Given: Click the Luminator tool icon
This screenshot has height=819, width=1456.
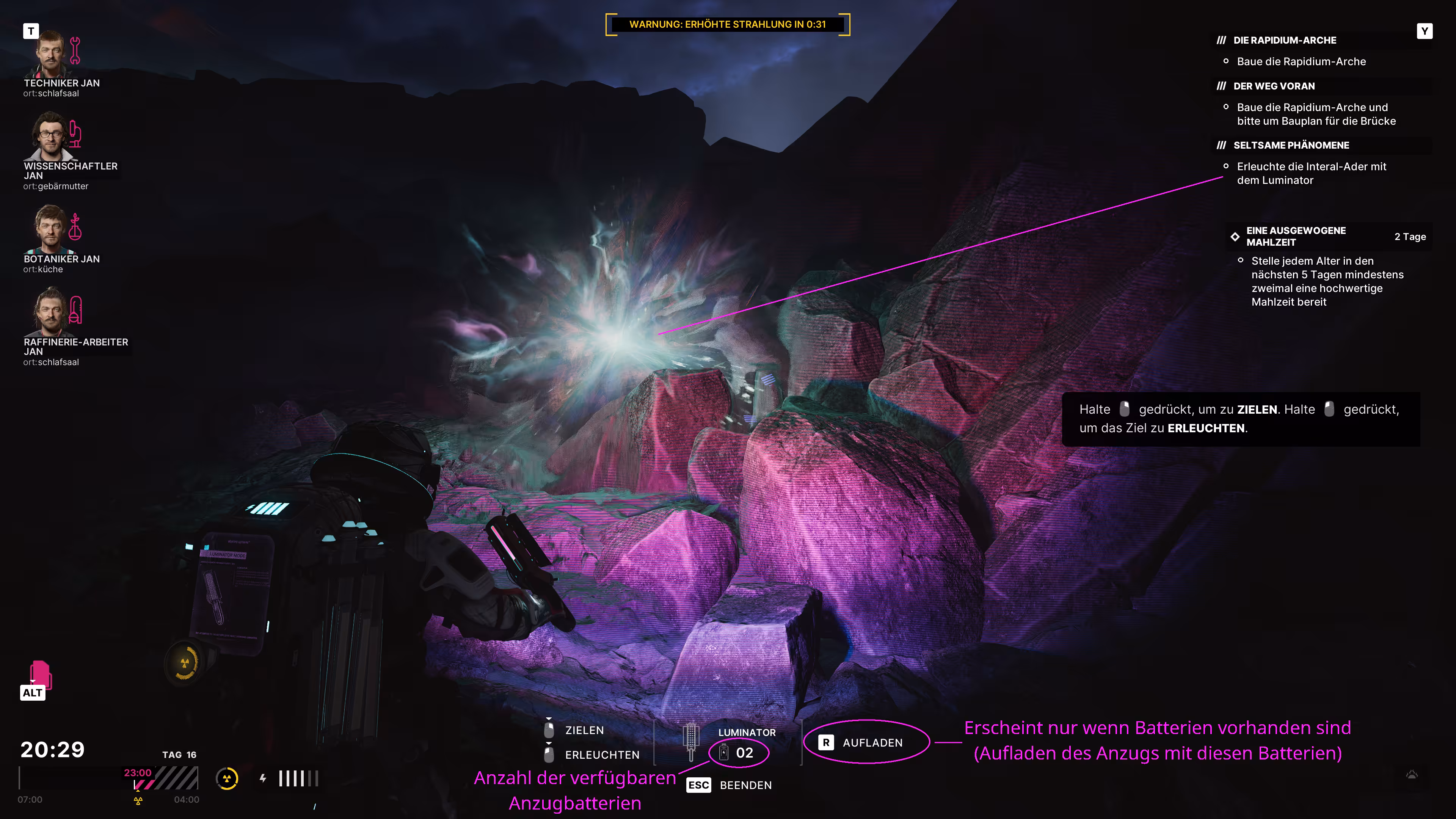Looking at the screenshot, I should 691,741.
